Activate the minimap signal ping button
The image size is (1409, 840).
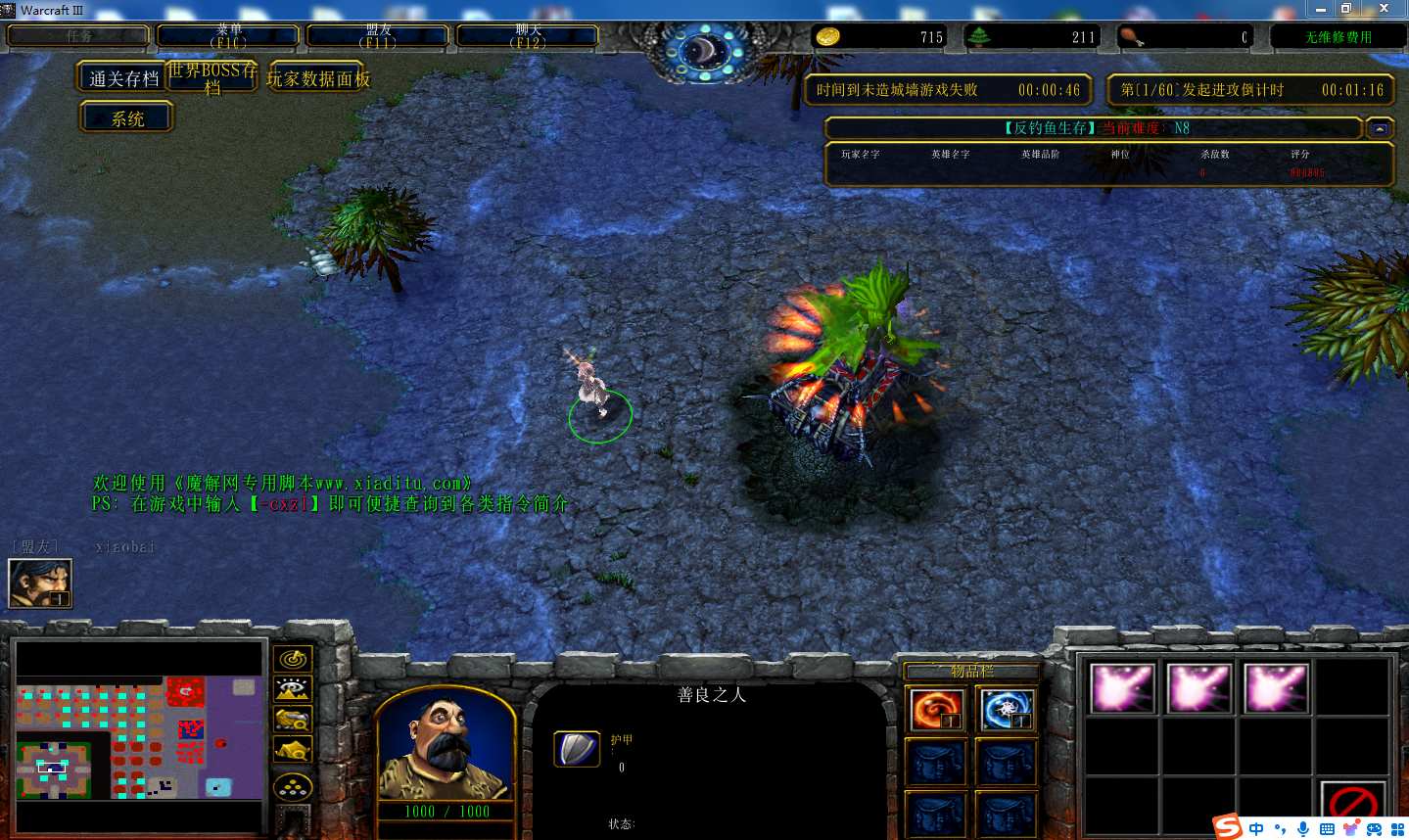pyautogui.click(x=293, y=659)
